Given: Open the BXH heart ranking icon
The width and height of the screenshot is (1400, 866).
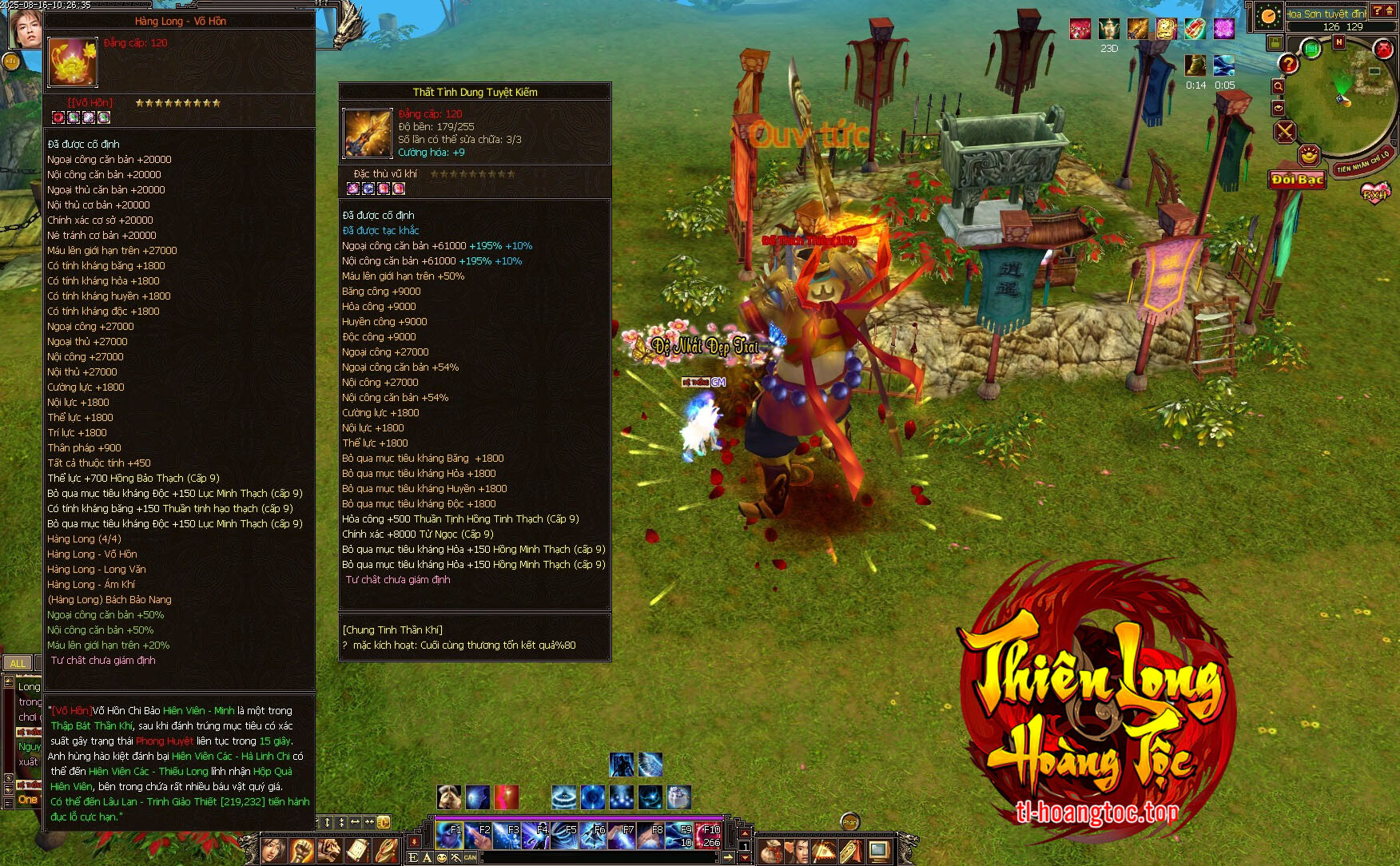Looking at the screenshot, I should [1375, 193].
